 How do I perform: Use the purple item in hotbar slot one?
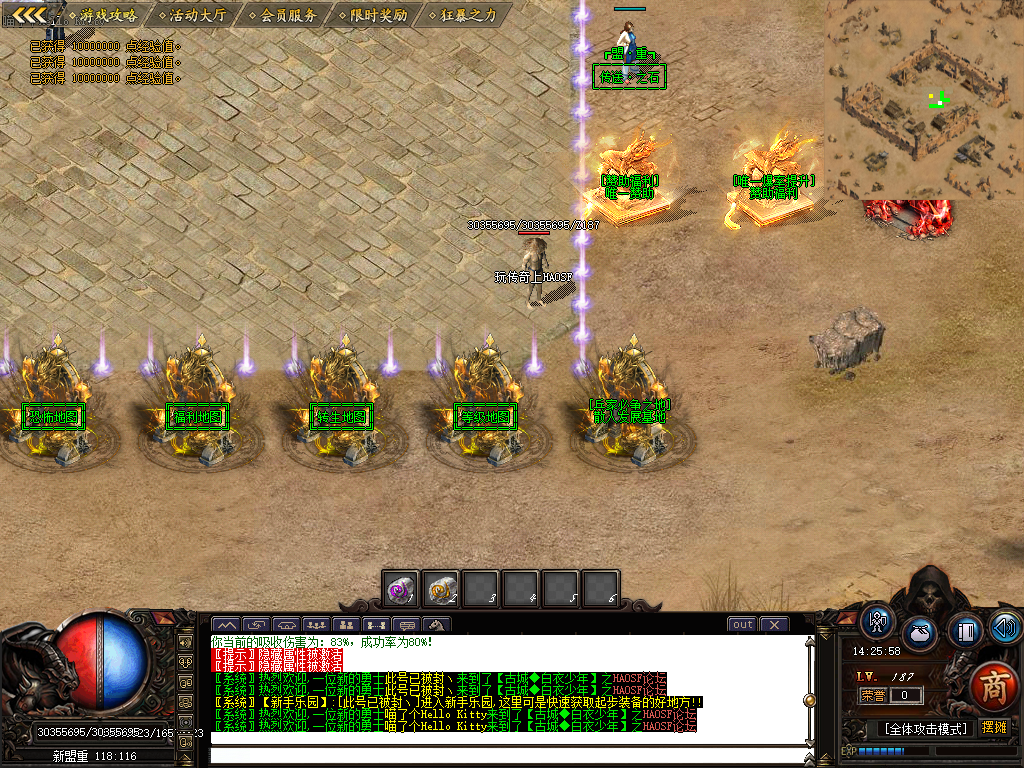tap(402, 589)
